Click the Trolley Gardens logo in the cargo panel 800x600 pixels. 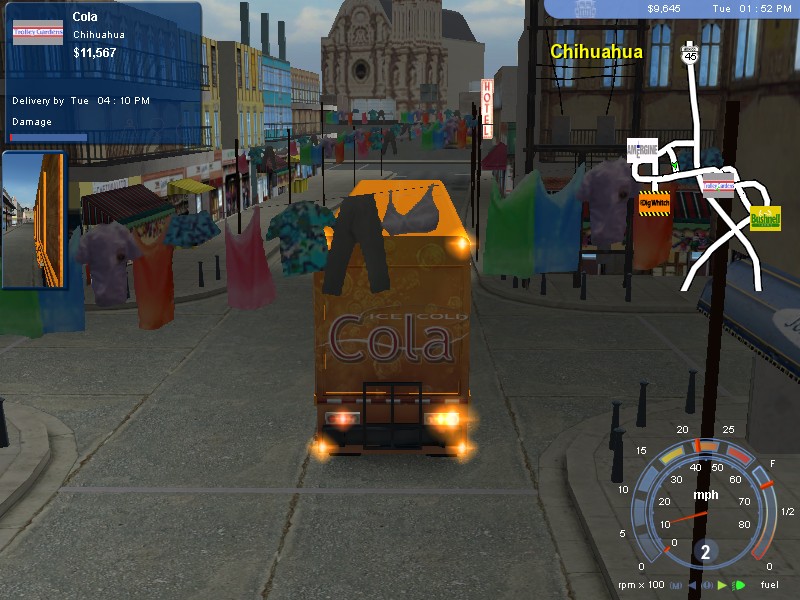(37, 32)
